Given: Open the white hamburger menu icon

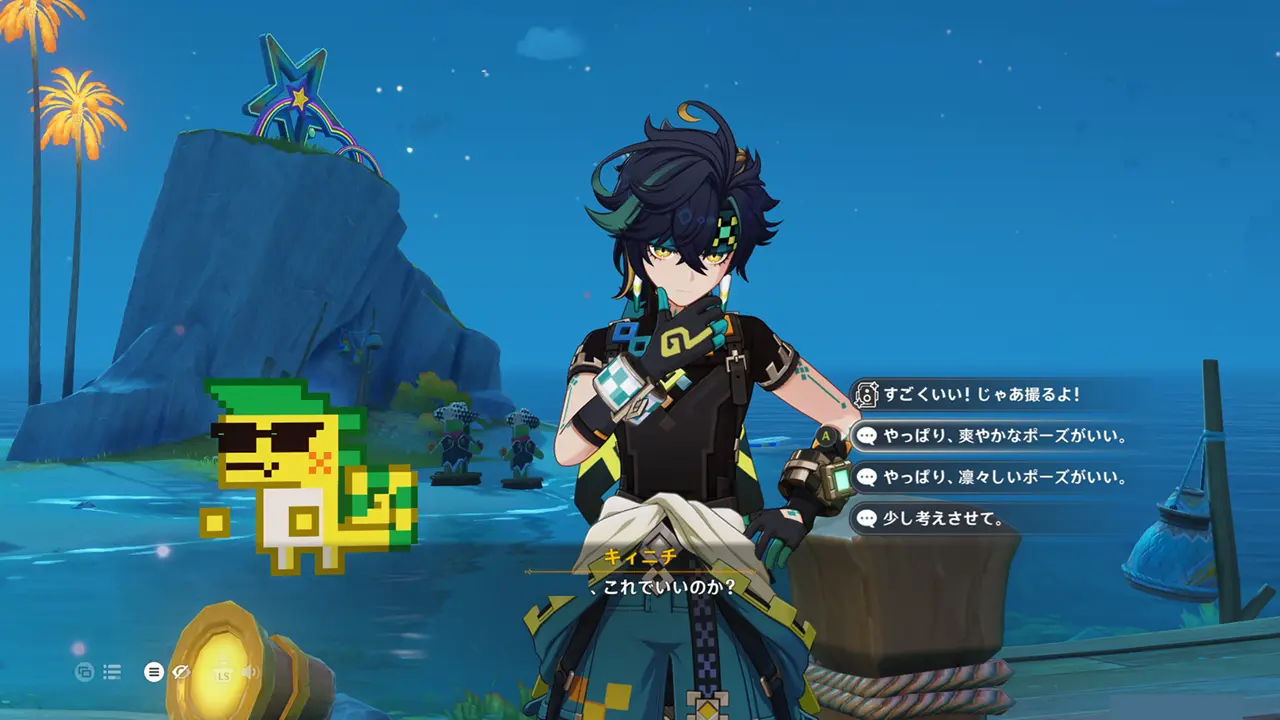Looking at the screenshot, I should coord(153,672).
